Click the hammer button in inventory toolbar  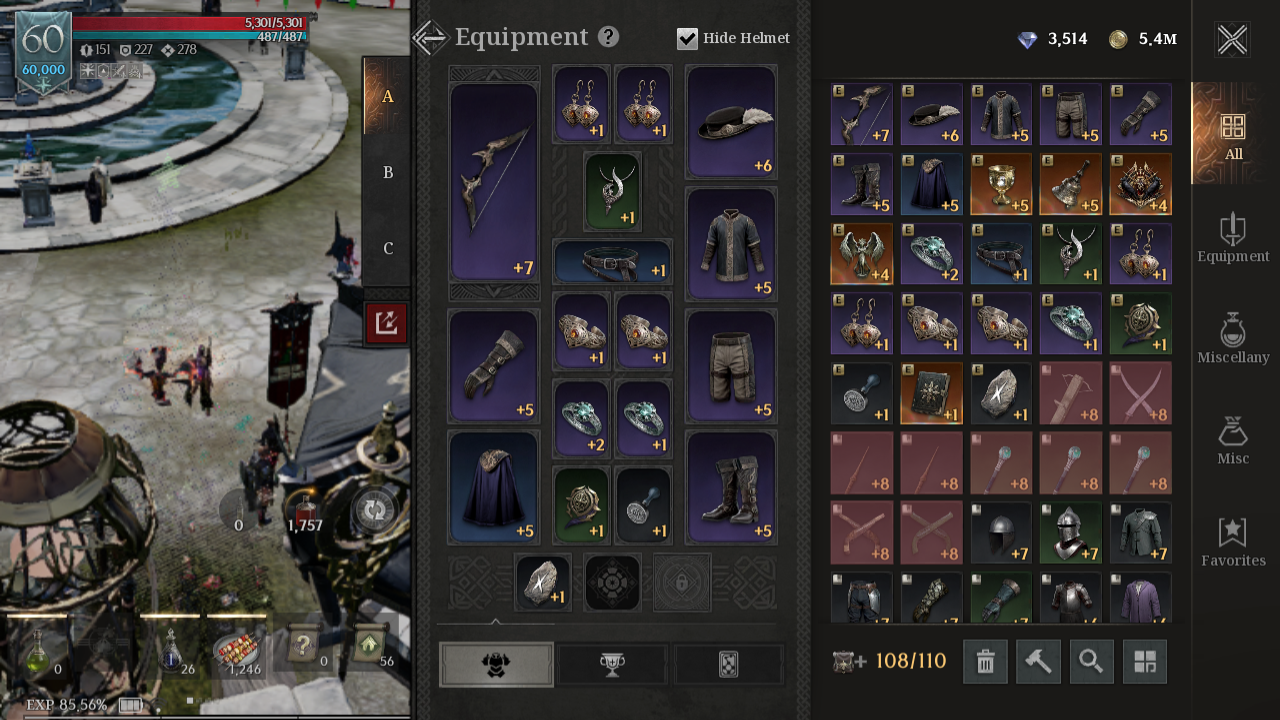[x=1038, y=662]
